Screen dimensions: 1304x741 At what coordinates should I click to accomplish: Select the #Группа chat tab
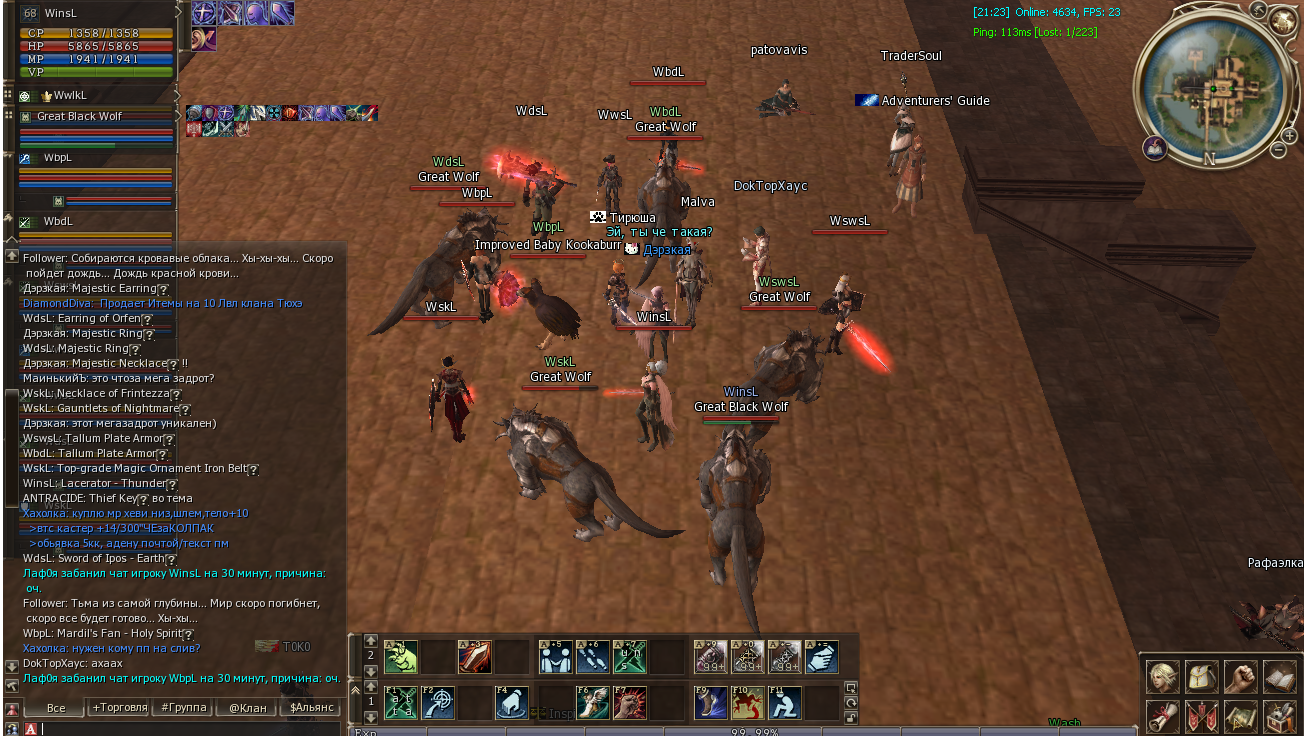184,707
